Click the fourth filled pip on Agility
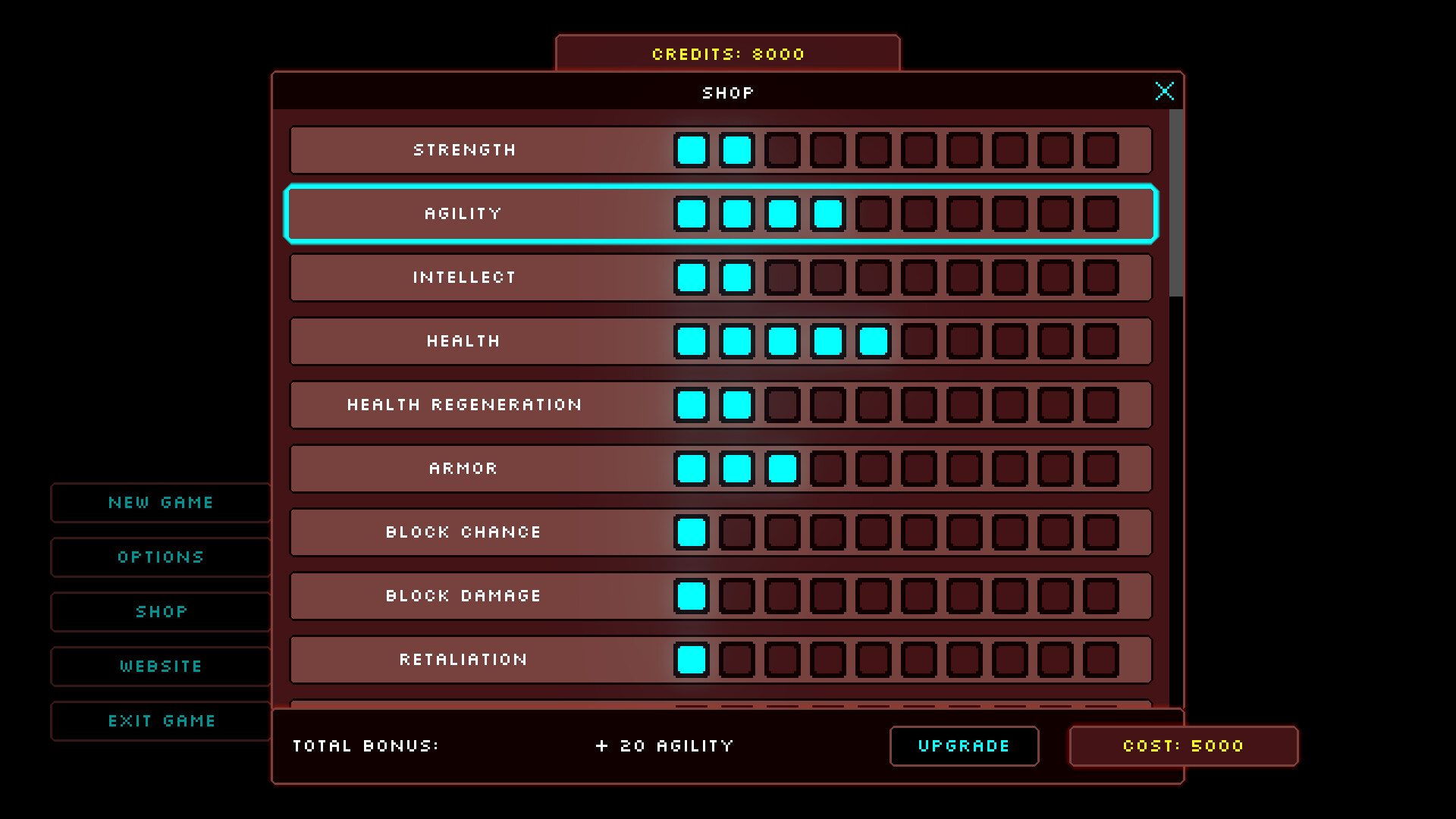This screenshot has width=1456, height=819. click(x=828, y=213)
